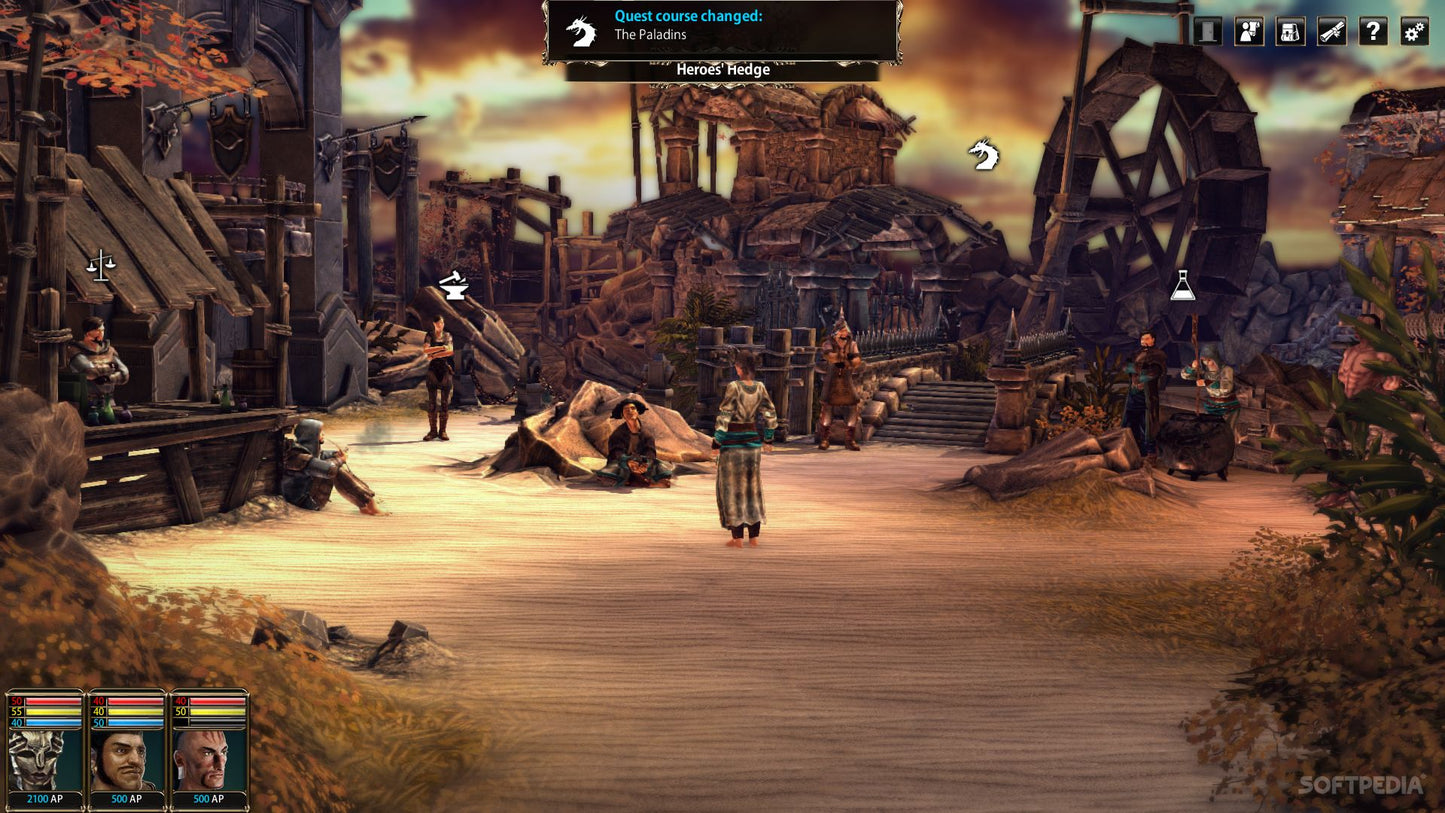Open the character sheet icon
Image resolution: width=1445 pixels, height=813 pixels.
[x=1249, y=31]
